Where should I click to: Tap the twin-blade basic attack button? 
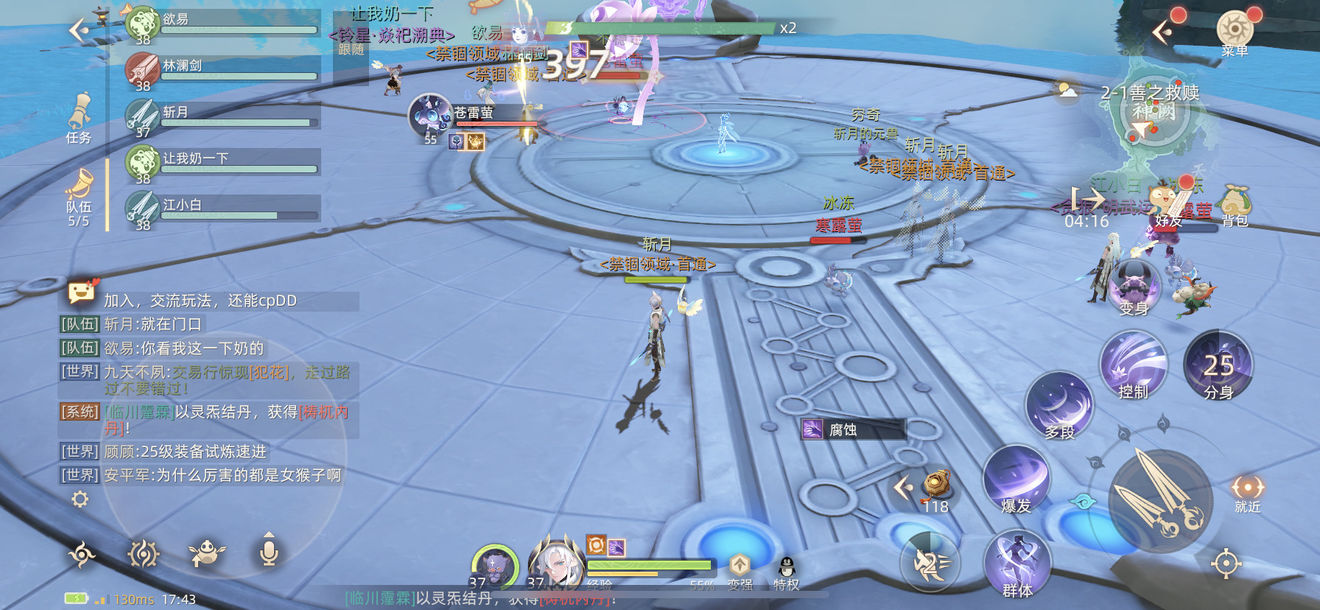(1160, 501)
